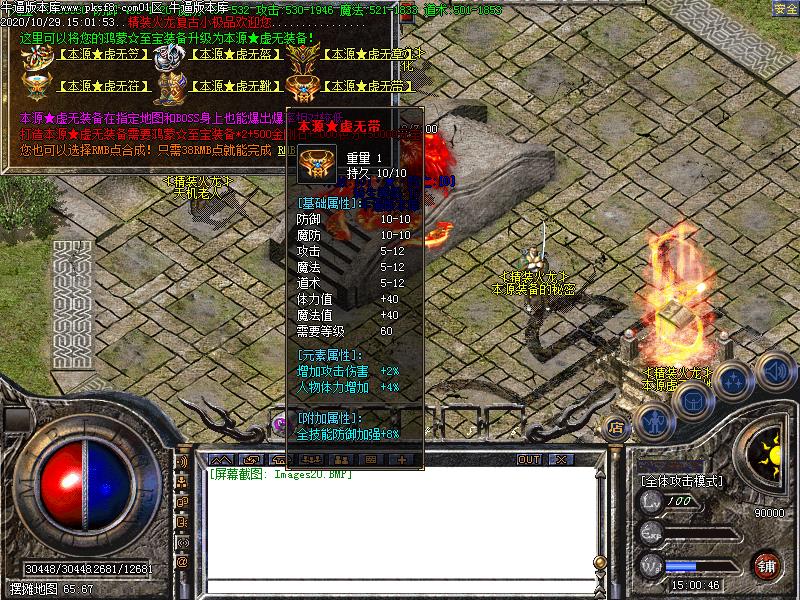Select the 本源★虚无符 upgrade option
The width and height of the screenshot is (800, 600).
(x=89, y=86)
